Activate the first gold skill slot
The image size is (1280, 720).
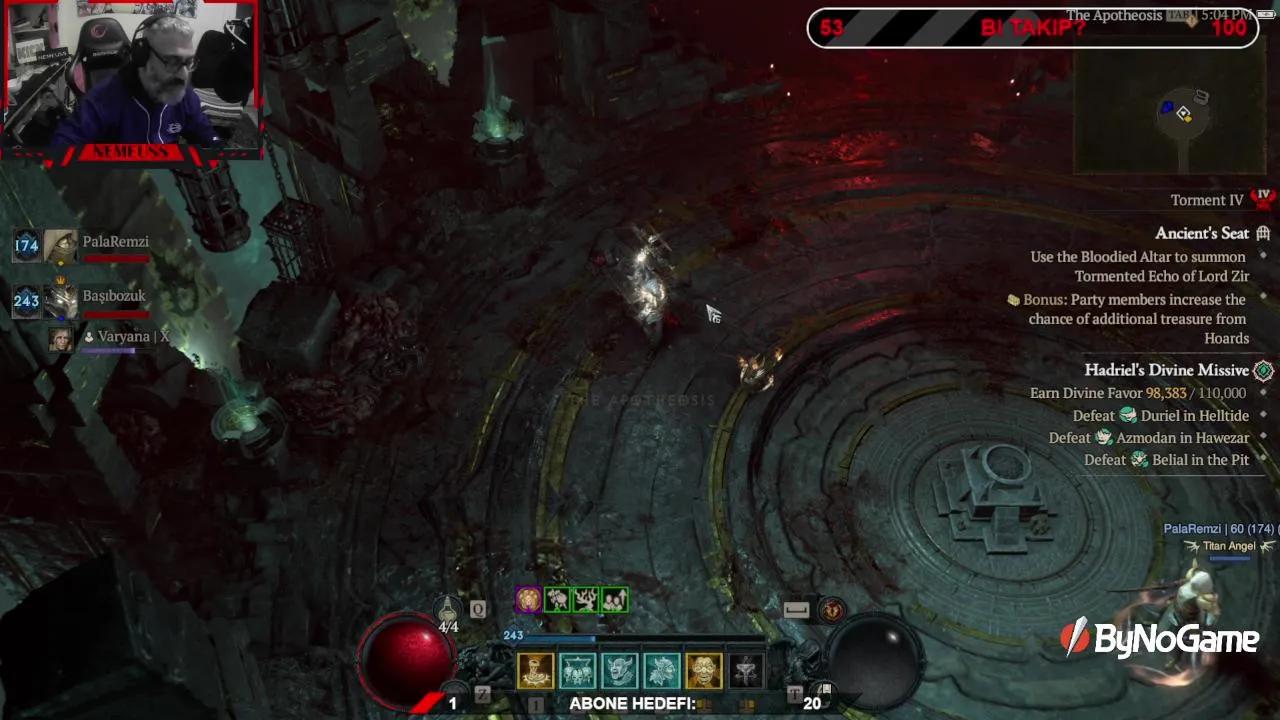tap(536, 671)
